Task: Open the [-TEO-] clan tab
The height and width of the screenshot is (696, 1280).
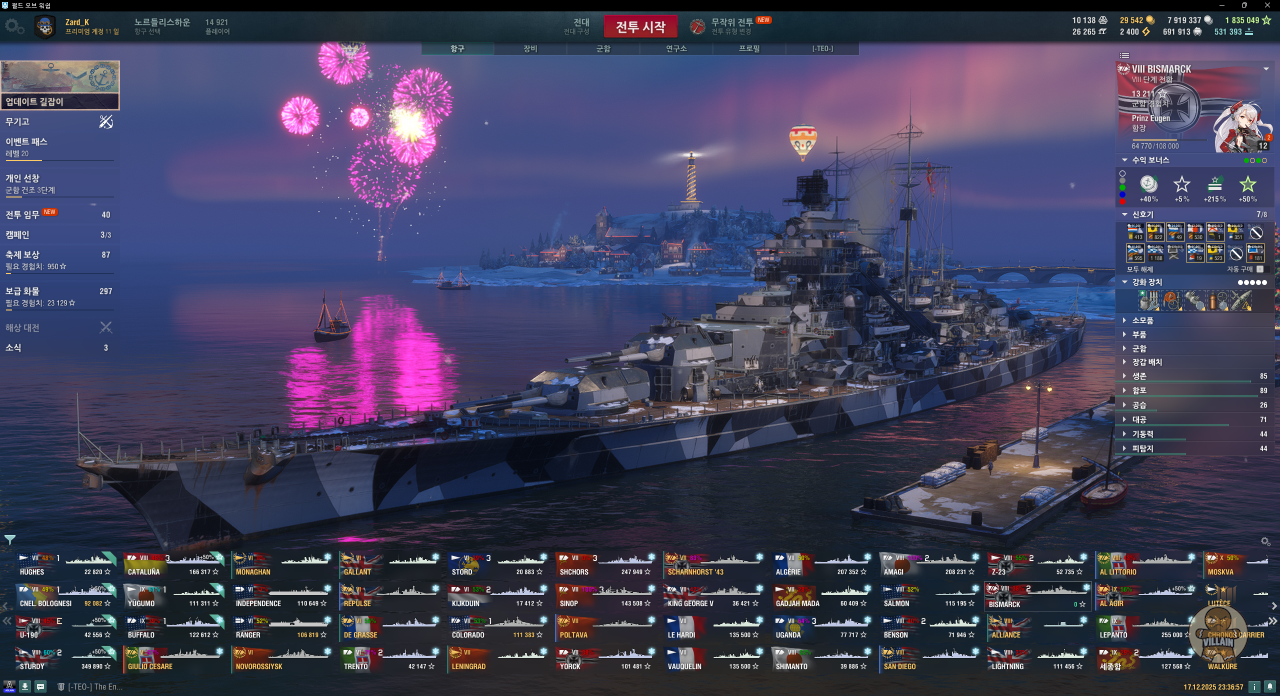Action: coord(822,48)
